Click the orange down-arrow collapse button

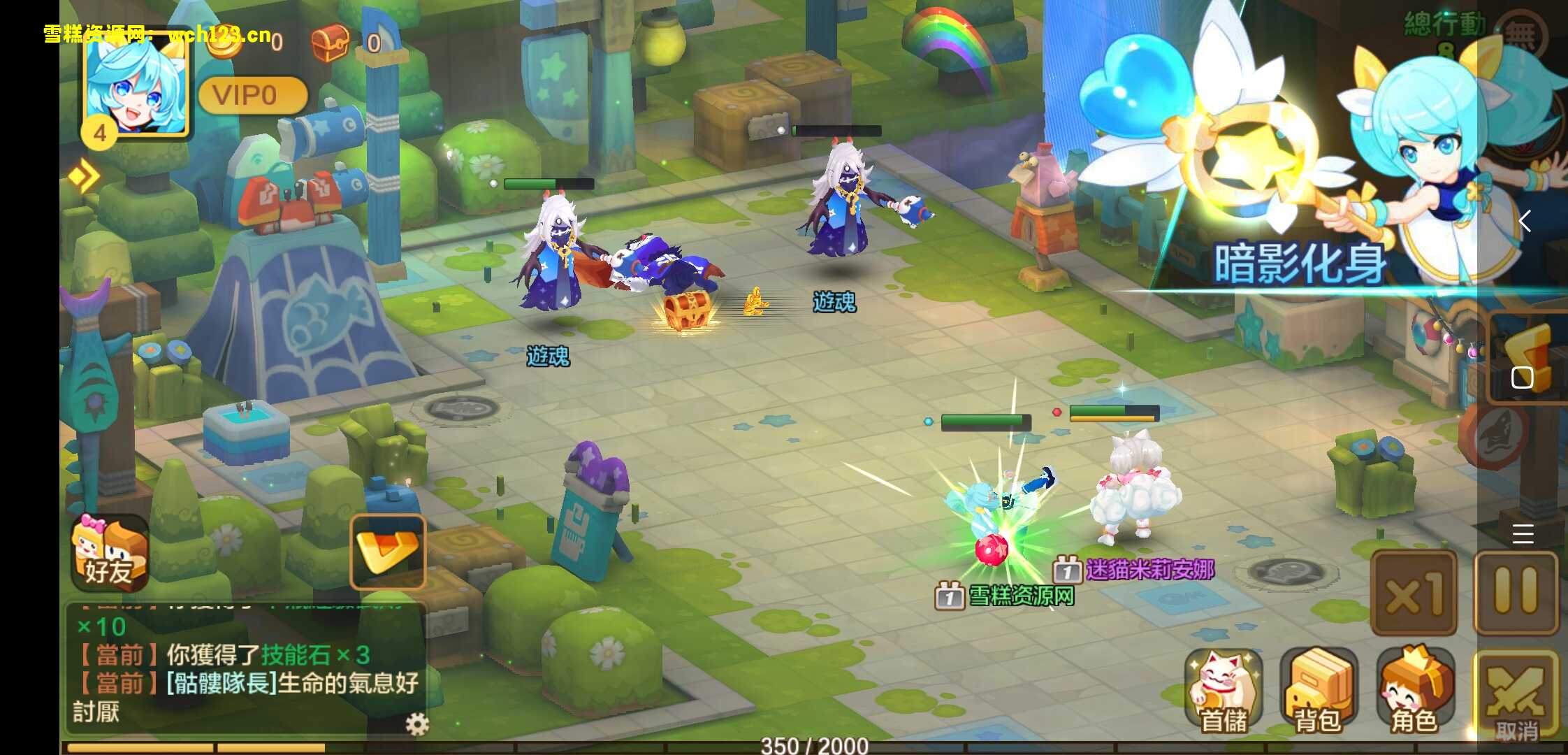[x=388, y=552]
